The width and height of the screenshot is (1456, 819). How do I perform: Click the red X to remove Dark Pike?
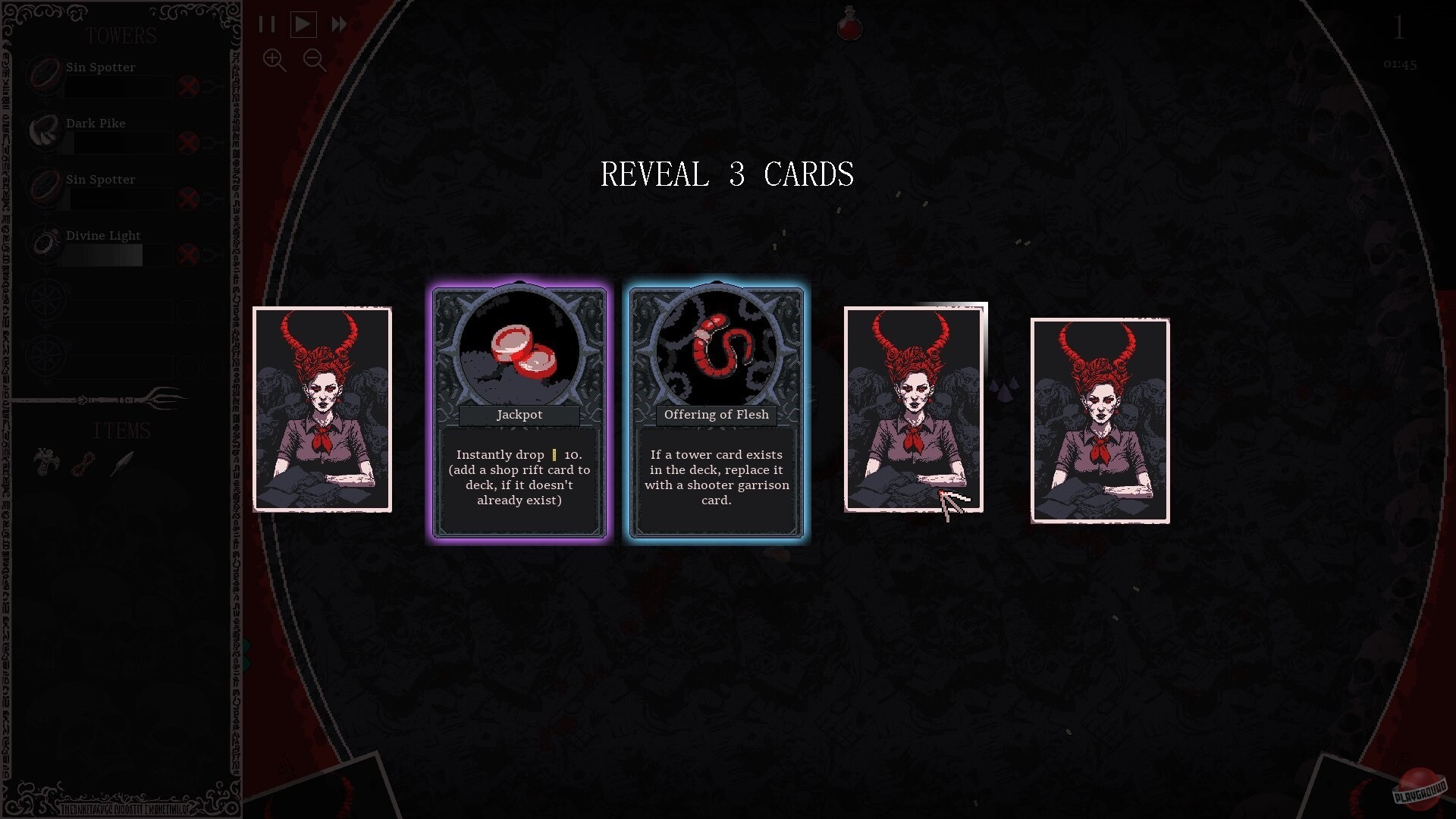188,143
